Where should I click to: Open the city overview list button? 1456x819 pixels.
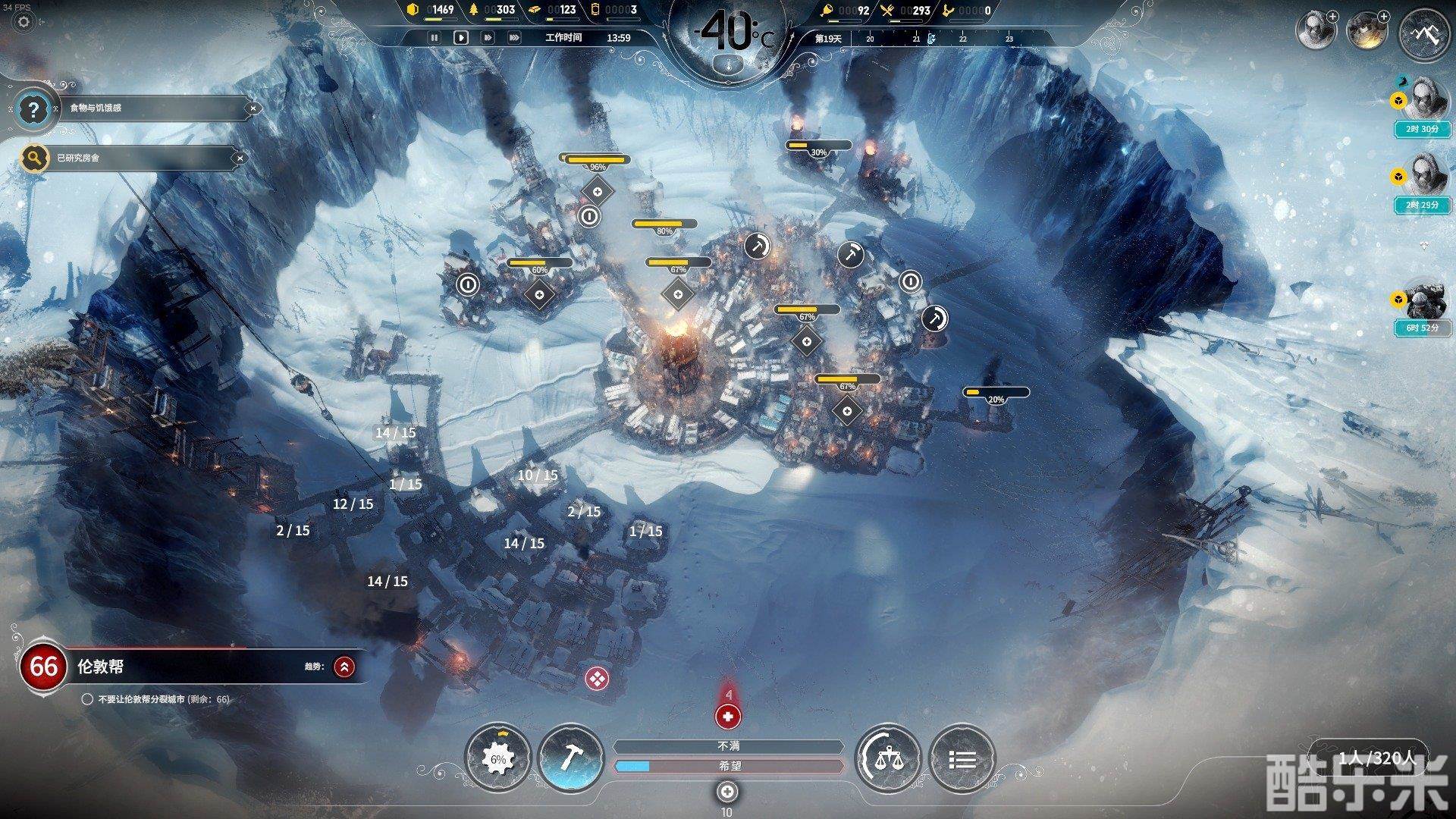point(962,758)
